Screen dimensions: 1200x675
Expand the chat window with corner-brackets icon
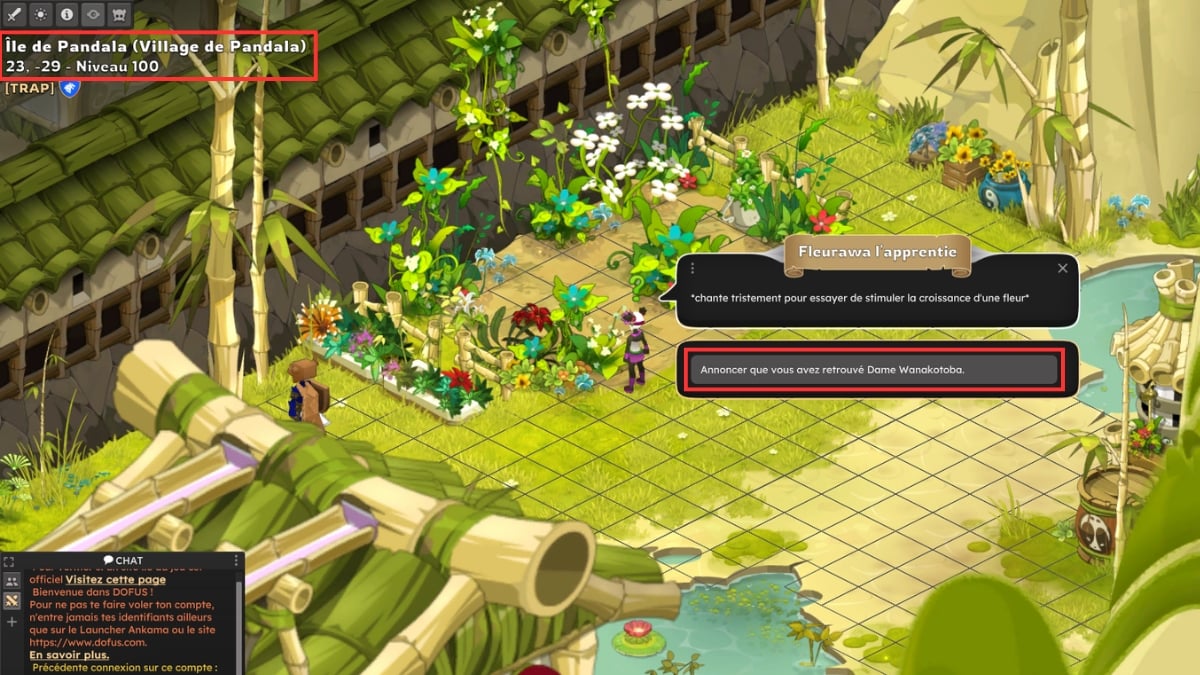[x=9, y=562]
